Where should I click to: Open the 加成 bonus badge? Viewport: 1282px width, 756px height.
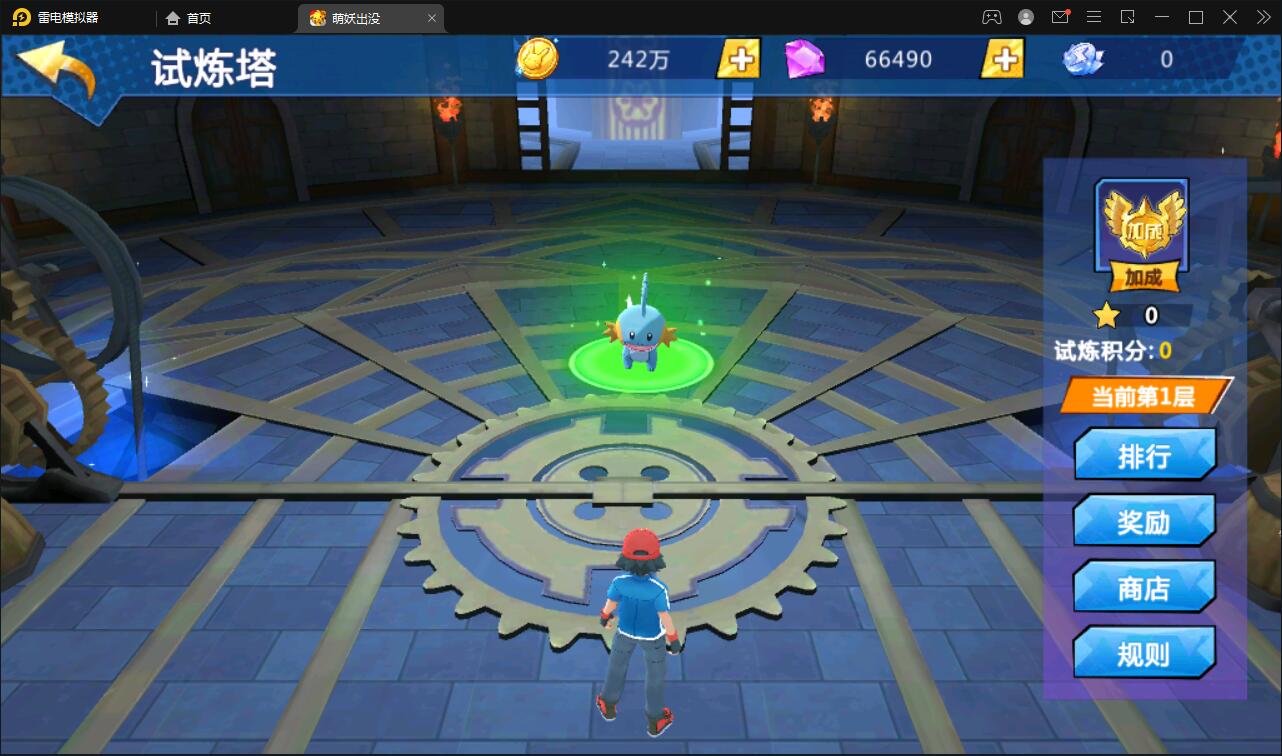point(1142,233)
